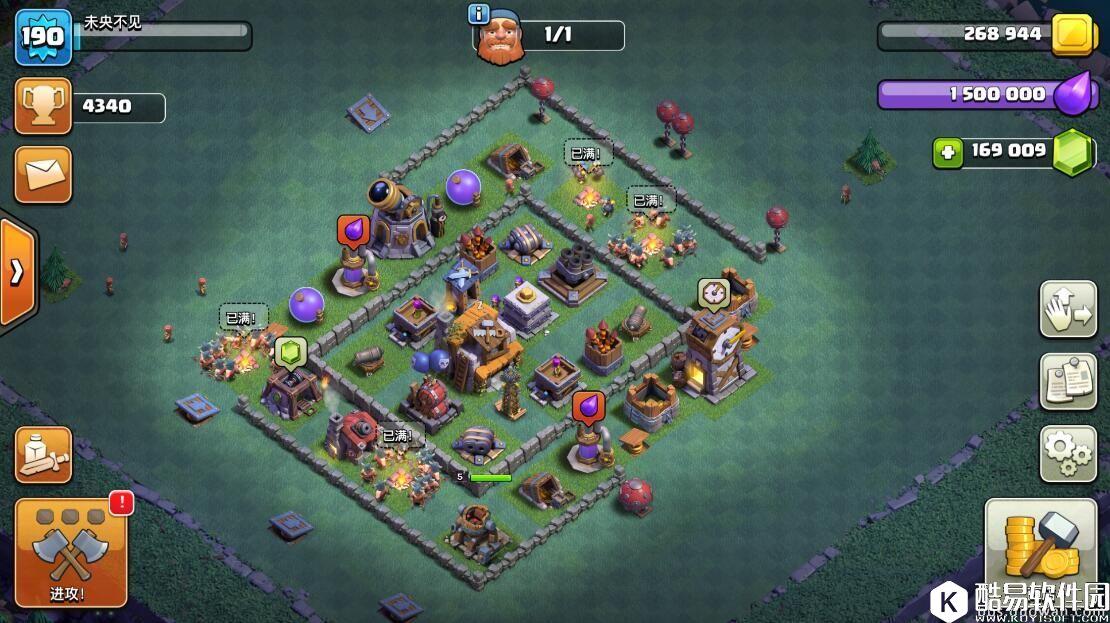Screen dimensions: 1110x623
Task: Open the clipboard notes button
Action: tap(1068, 381)
